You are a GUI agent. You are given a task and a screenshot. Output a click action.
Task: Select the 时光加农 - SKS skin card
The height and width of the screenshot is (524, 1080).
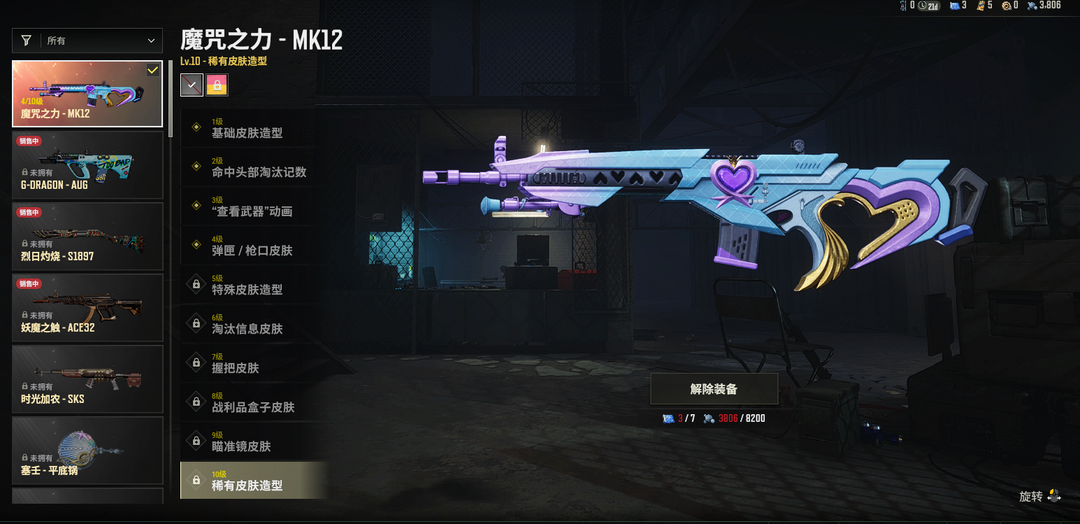pyautogui.click(x=87, y=379)
